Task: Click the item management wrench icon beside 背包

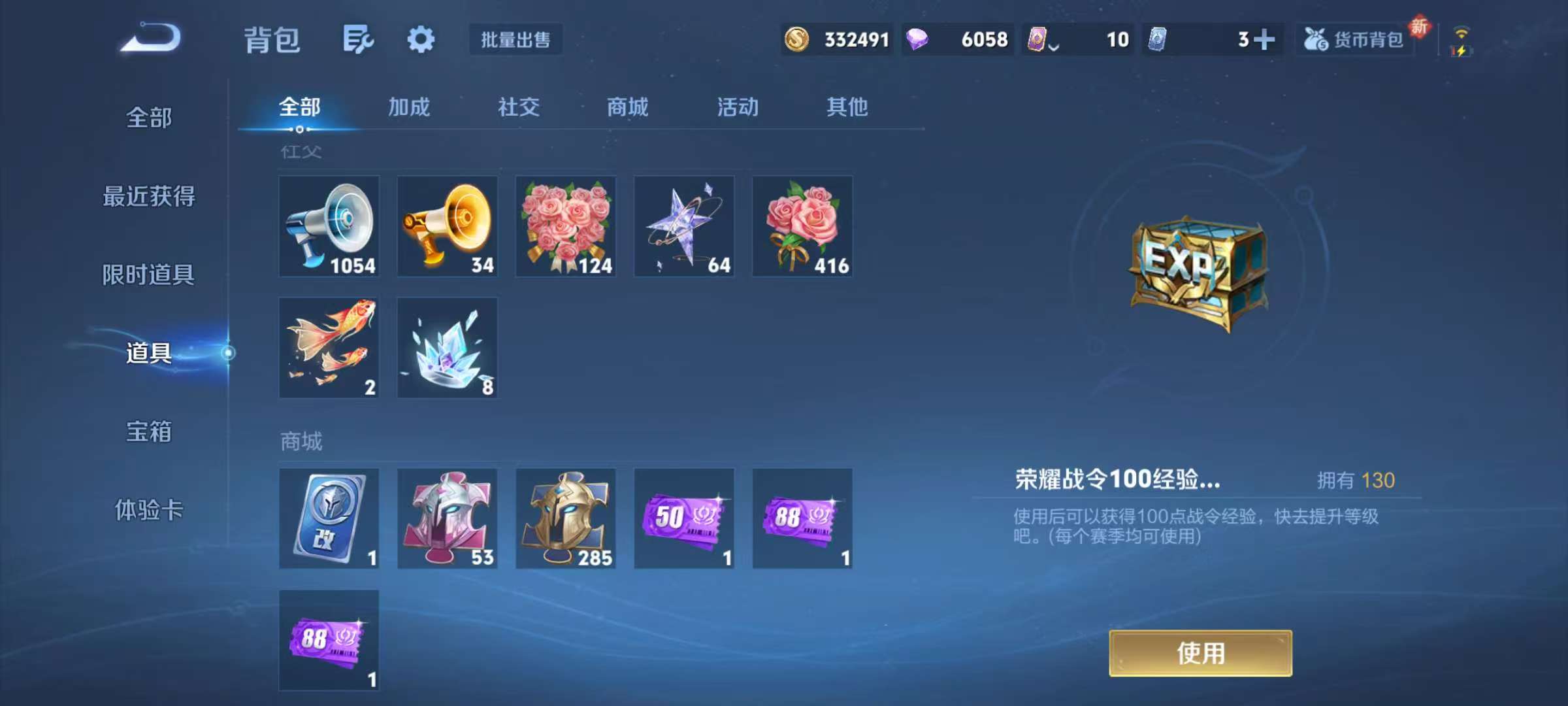Action: [x=357, y=39]
